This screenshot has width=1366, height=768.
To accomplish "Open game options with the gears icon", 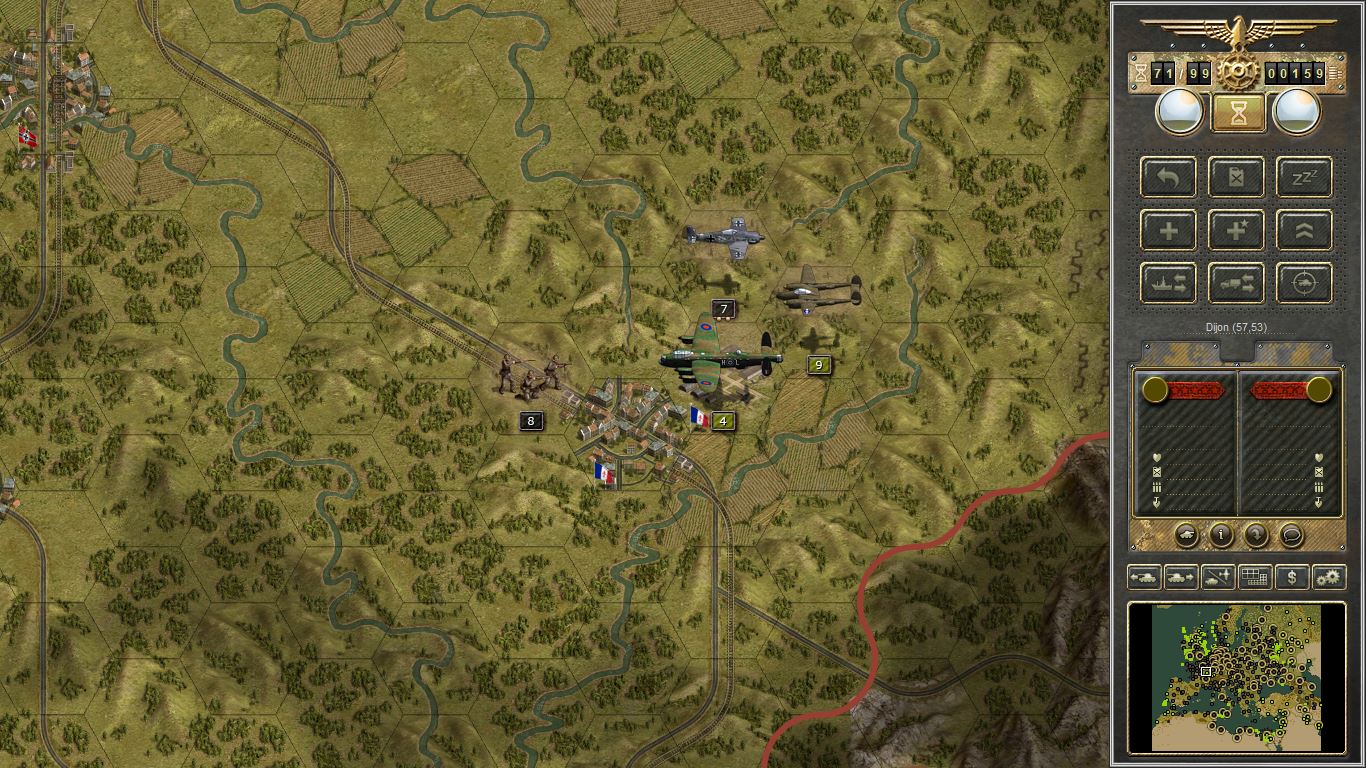I will pyautogui.click(x=1329, y=576).
